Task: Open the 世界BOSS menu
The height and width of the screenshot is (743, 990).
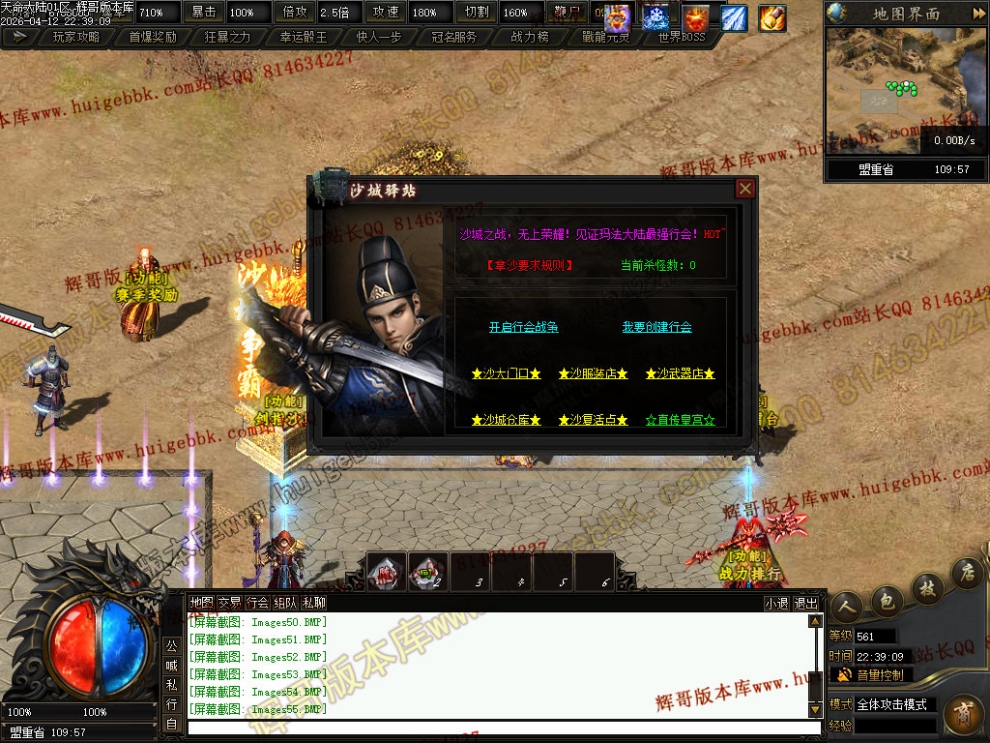Action: [x=682, y=37]
